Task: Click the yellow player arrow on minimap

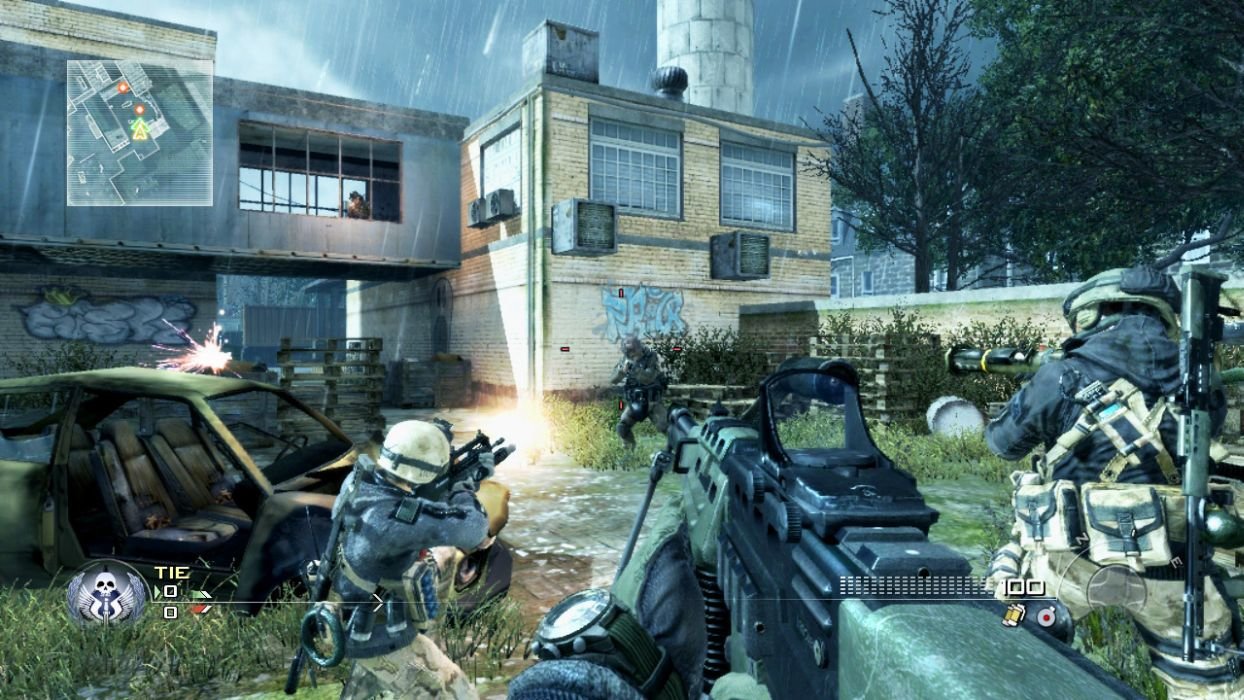Action: 140,128
